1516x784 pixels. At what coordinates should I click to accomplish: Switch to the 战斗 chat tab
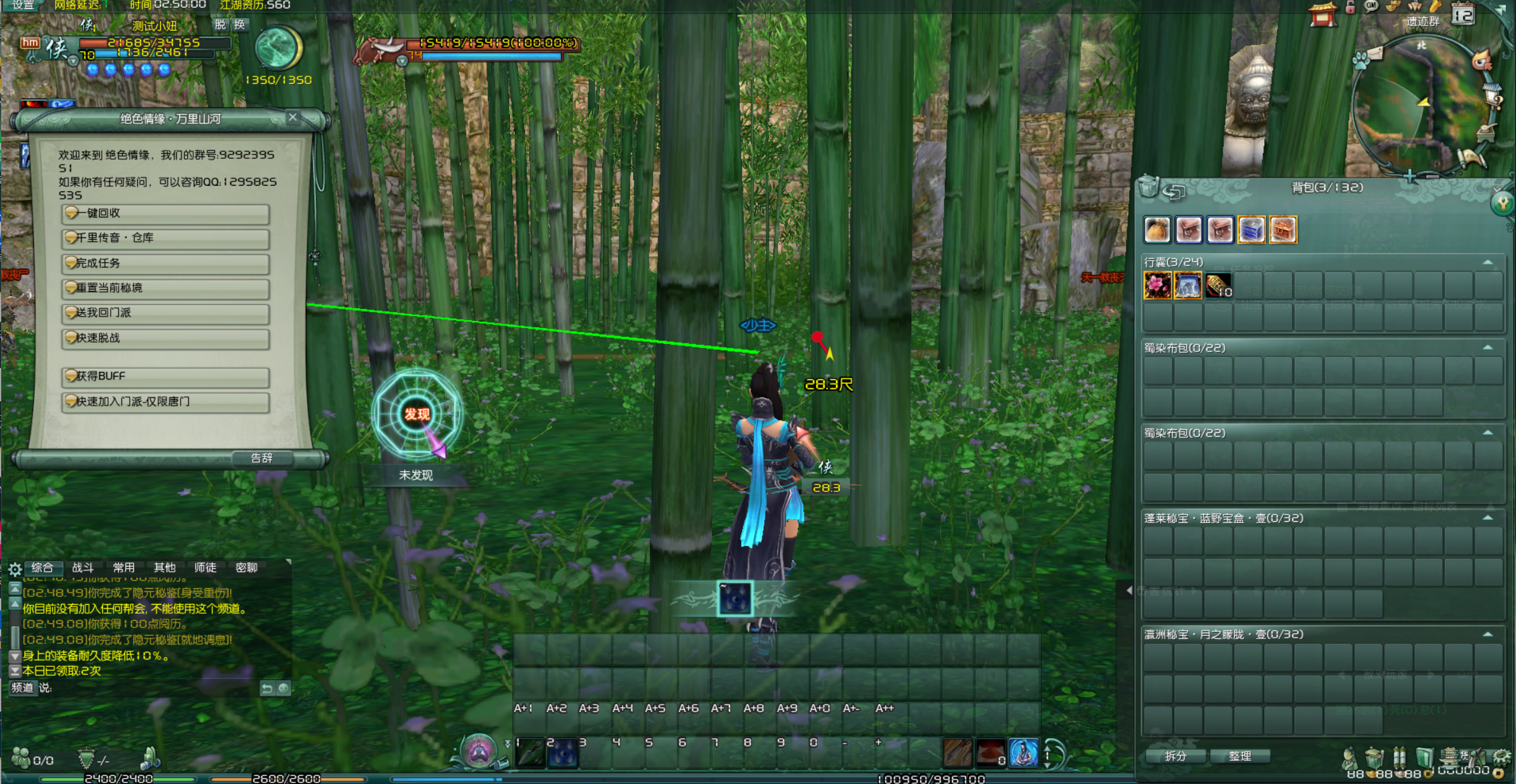[x=83, y=568]
